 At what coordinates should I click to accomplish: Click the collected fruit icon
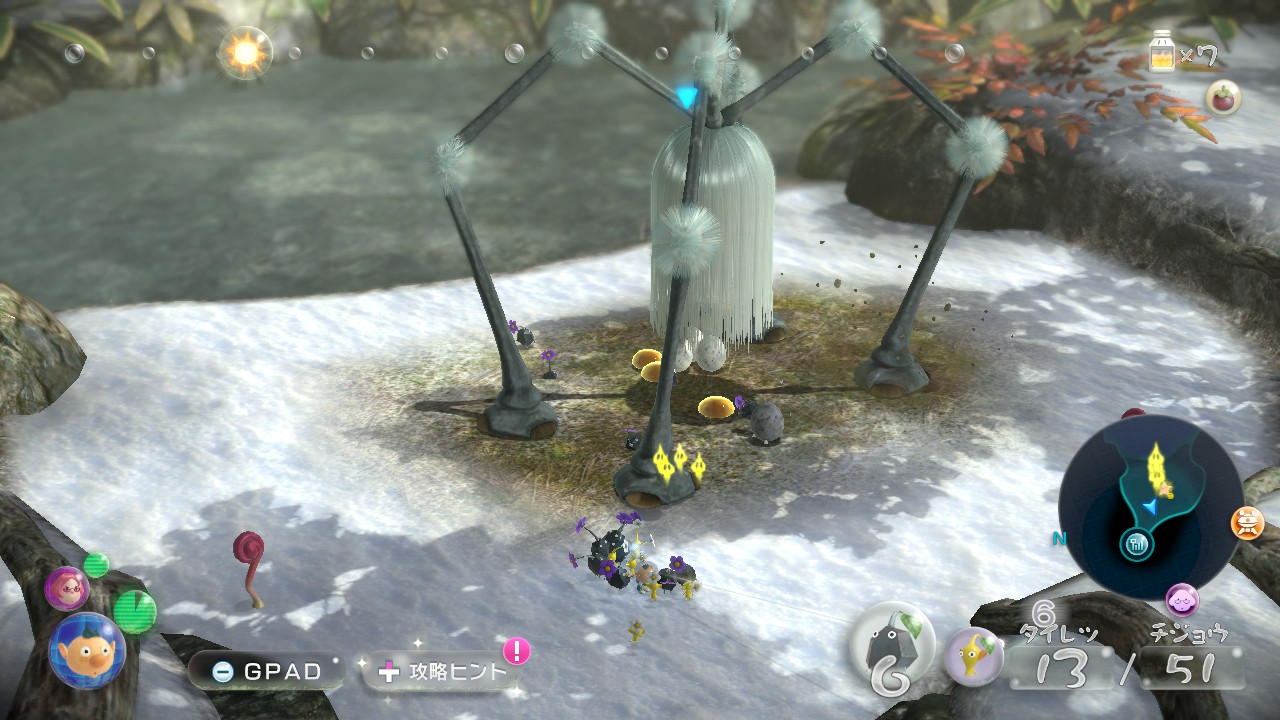pos(1223,97)
